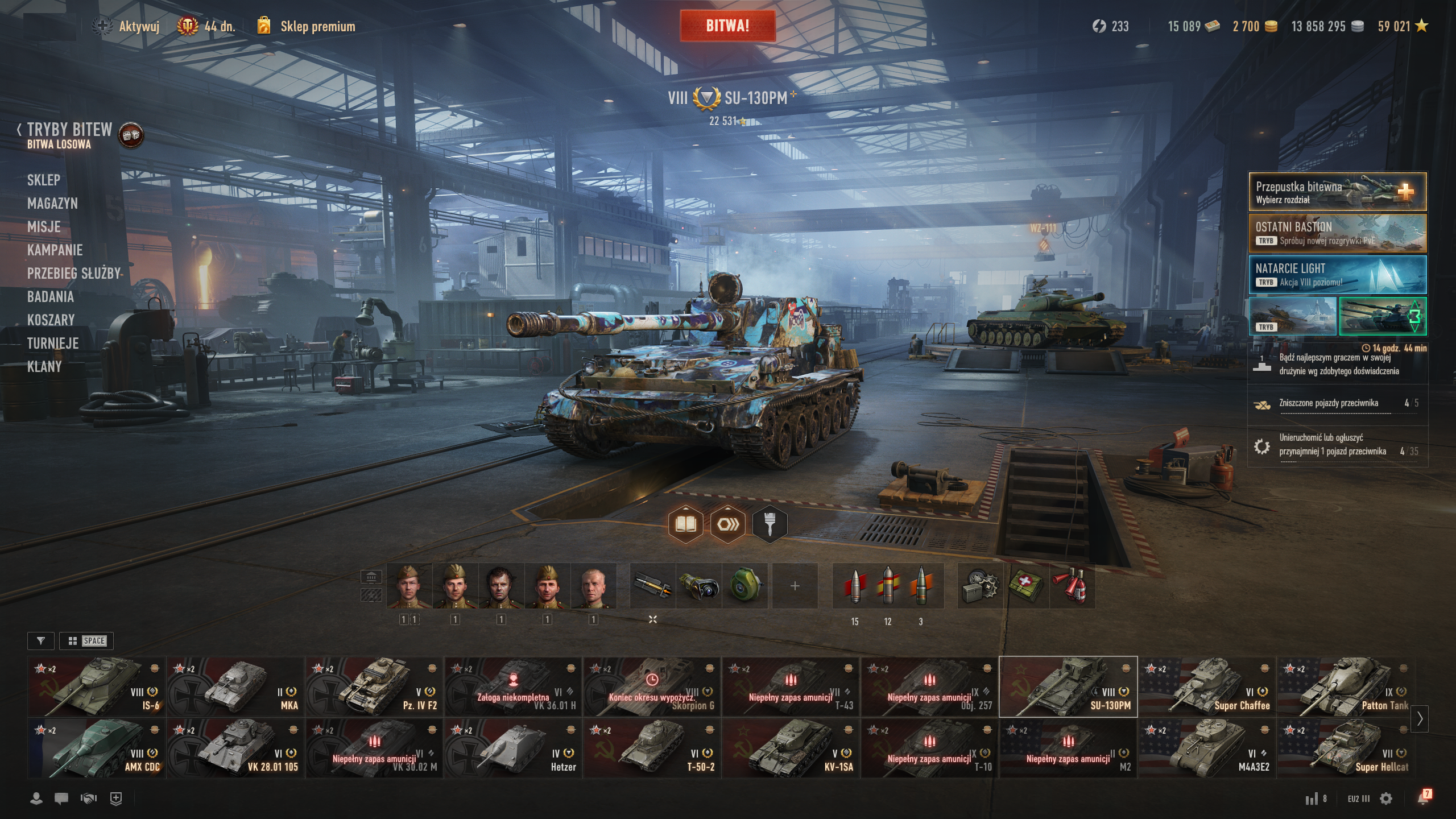Open game settings gear icon
This screenshot has height=819, width=1456.
pos(1386,799)
